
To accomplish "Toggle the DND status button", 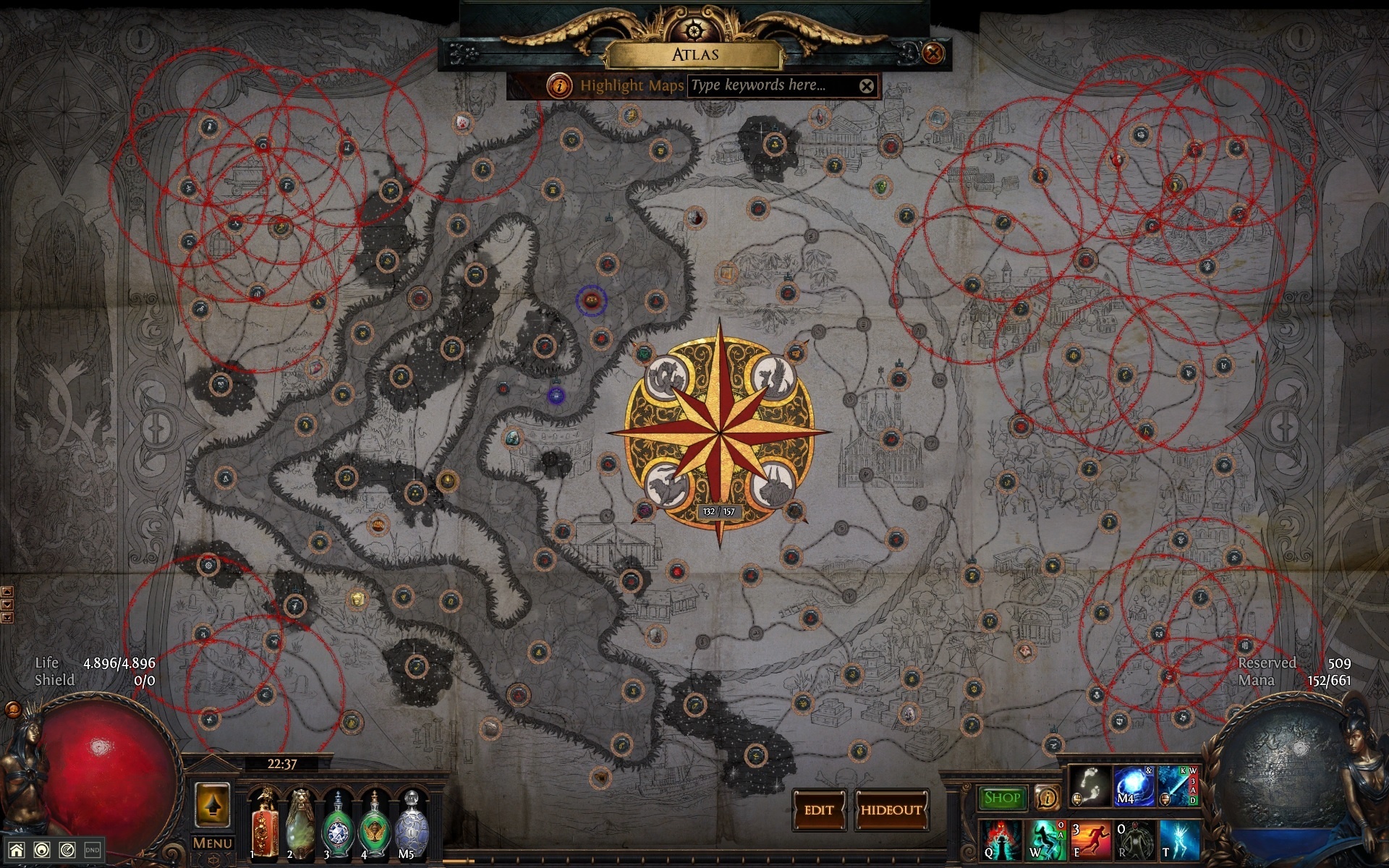I will click(x=92, y=851).
